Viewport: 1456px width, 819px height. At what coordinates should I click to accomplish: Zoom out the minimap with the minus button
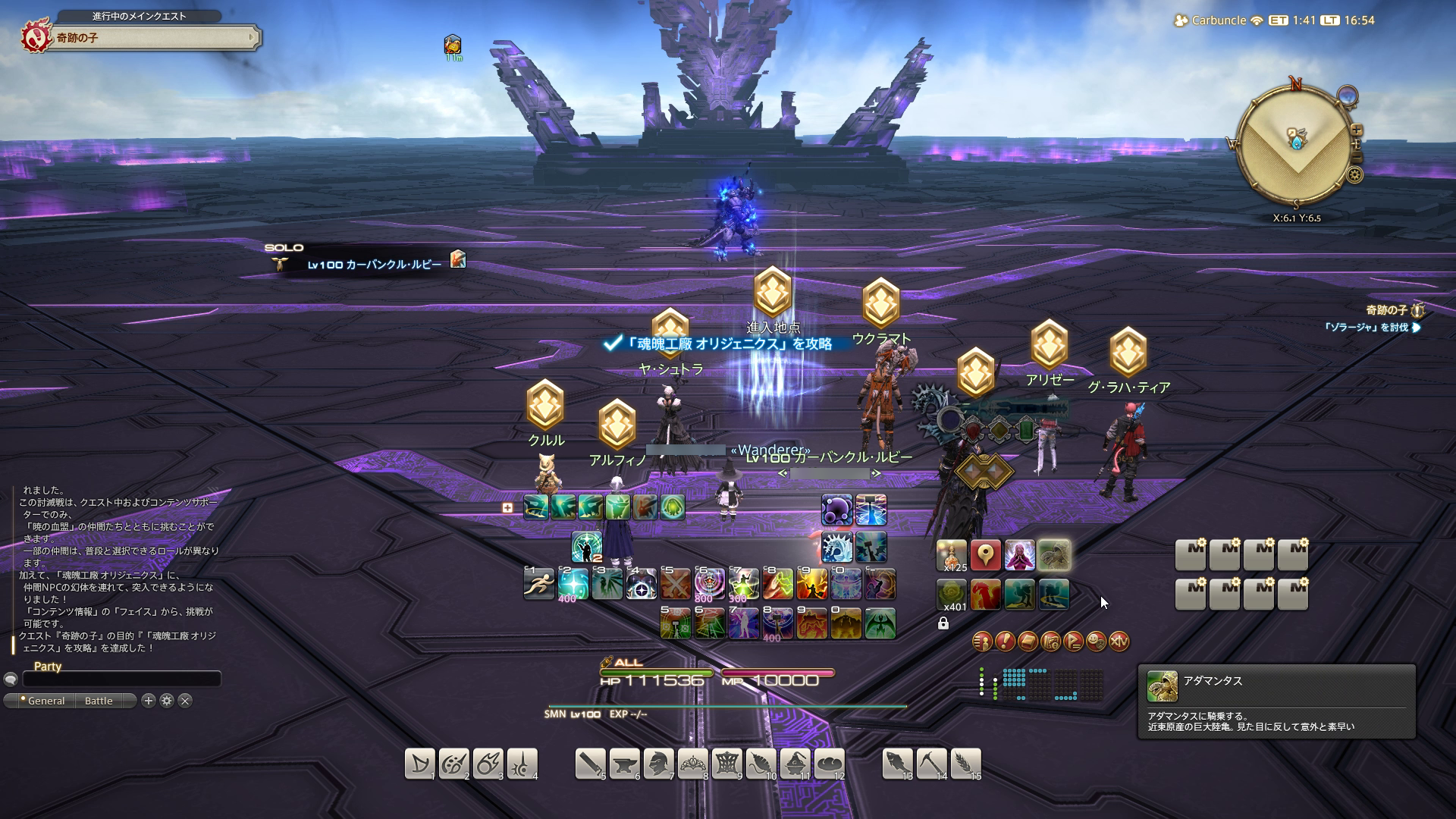[x=1356, y=157]
